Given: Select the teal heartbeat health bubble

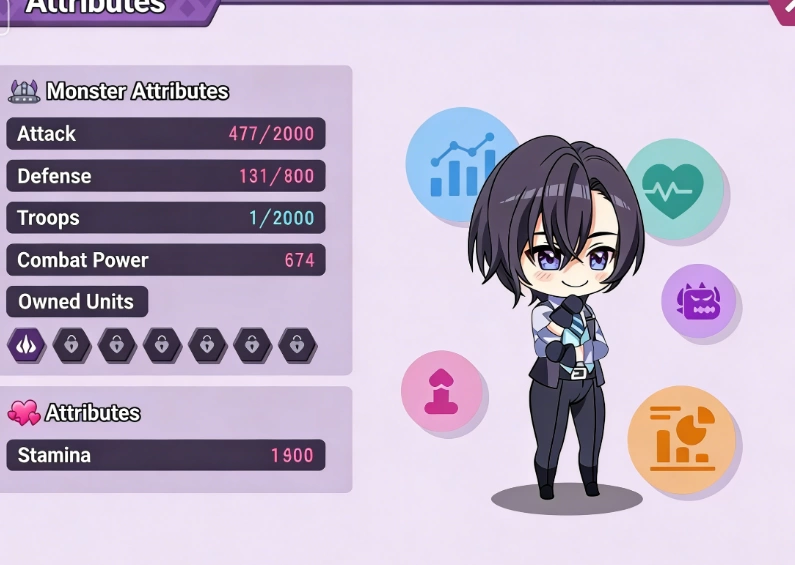Looking at the screenshot, I should click(x=673, y=188).
